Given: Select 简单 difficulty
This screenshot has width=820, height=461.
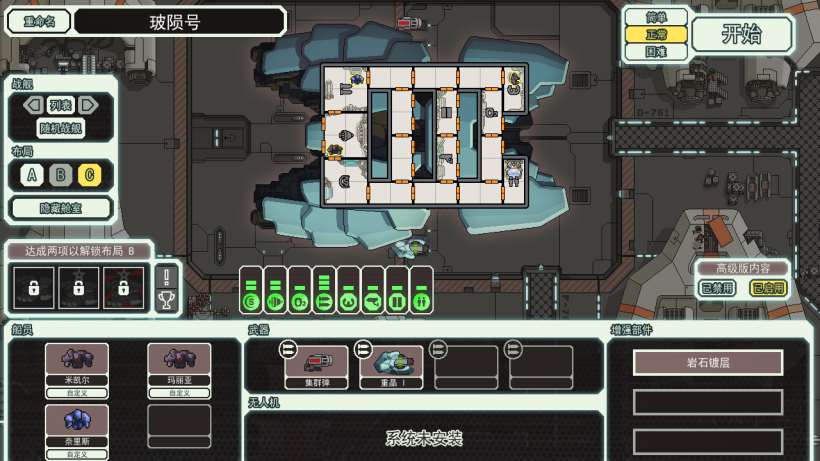Looking at the screenshot, I should (656, 17).
